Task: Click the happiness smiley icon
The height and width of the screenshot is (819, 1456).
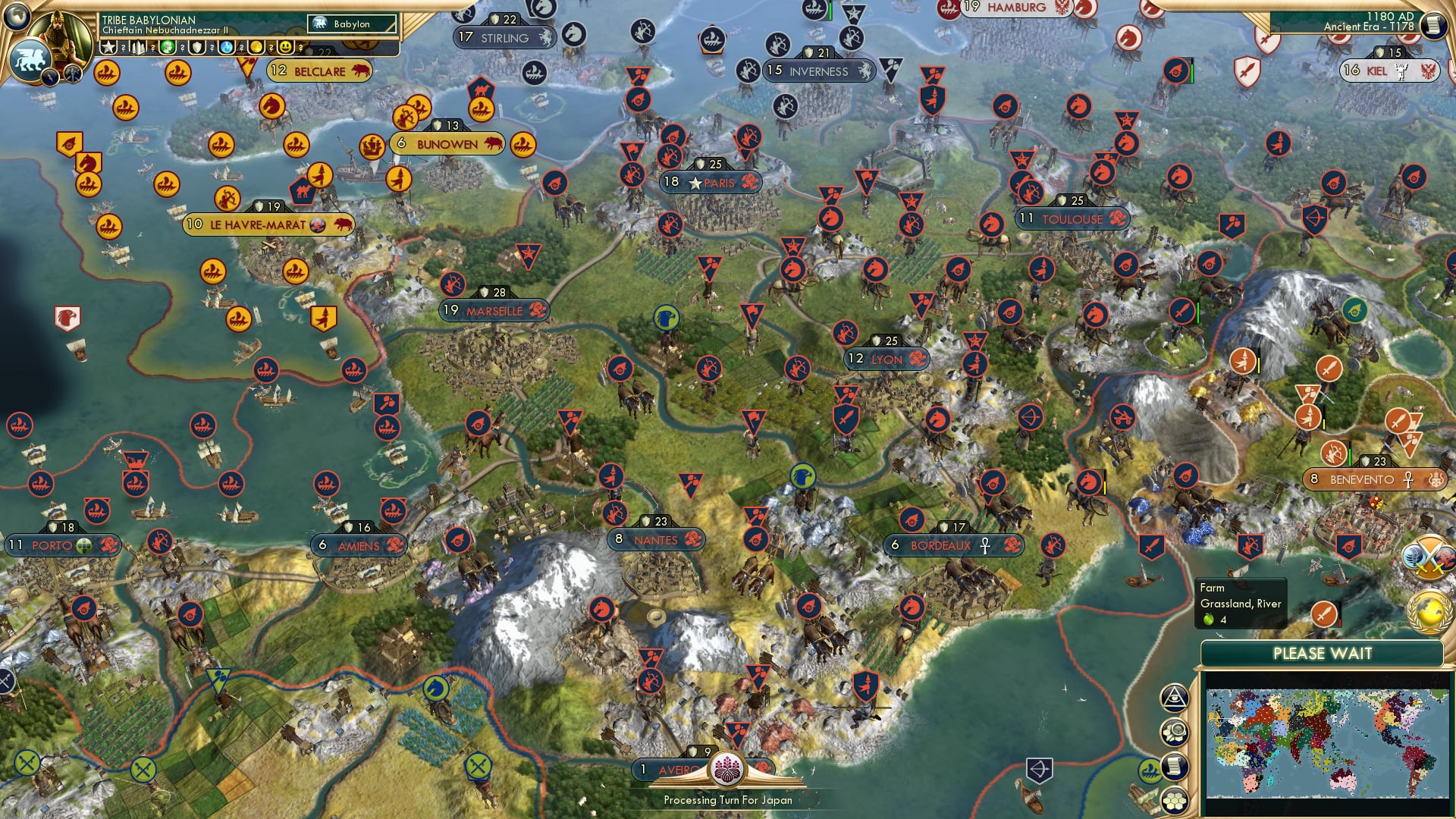Action: click(x=287, y=47)
